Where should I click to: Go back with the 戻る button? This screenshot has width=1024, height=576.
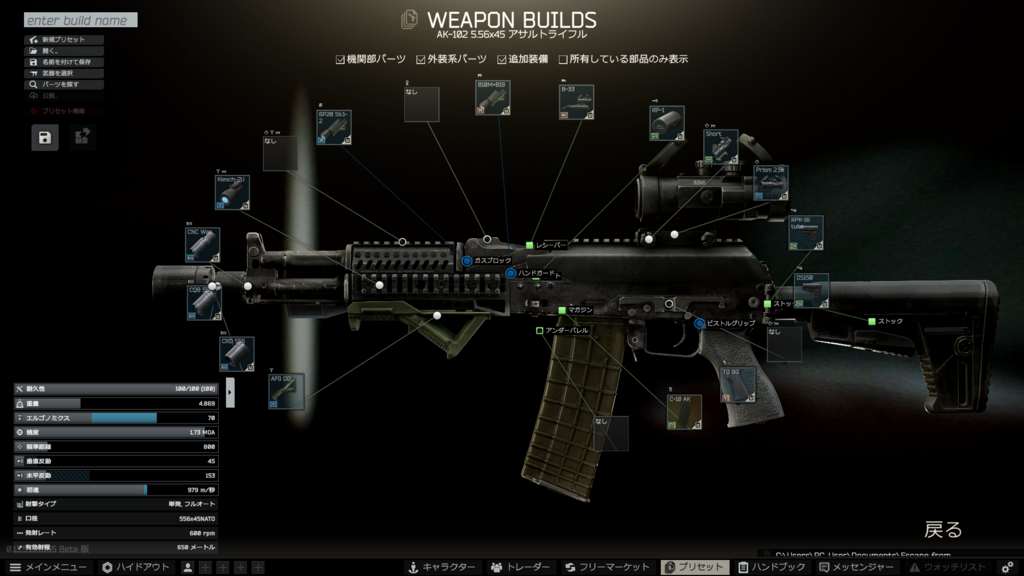tap(942, 530)
